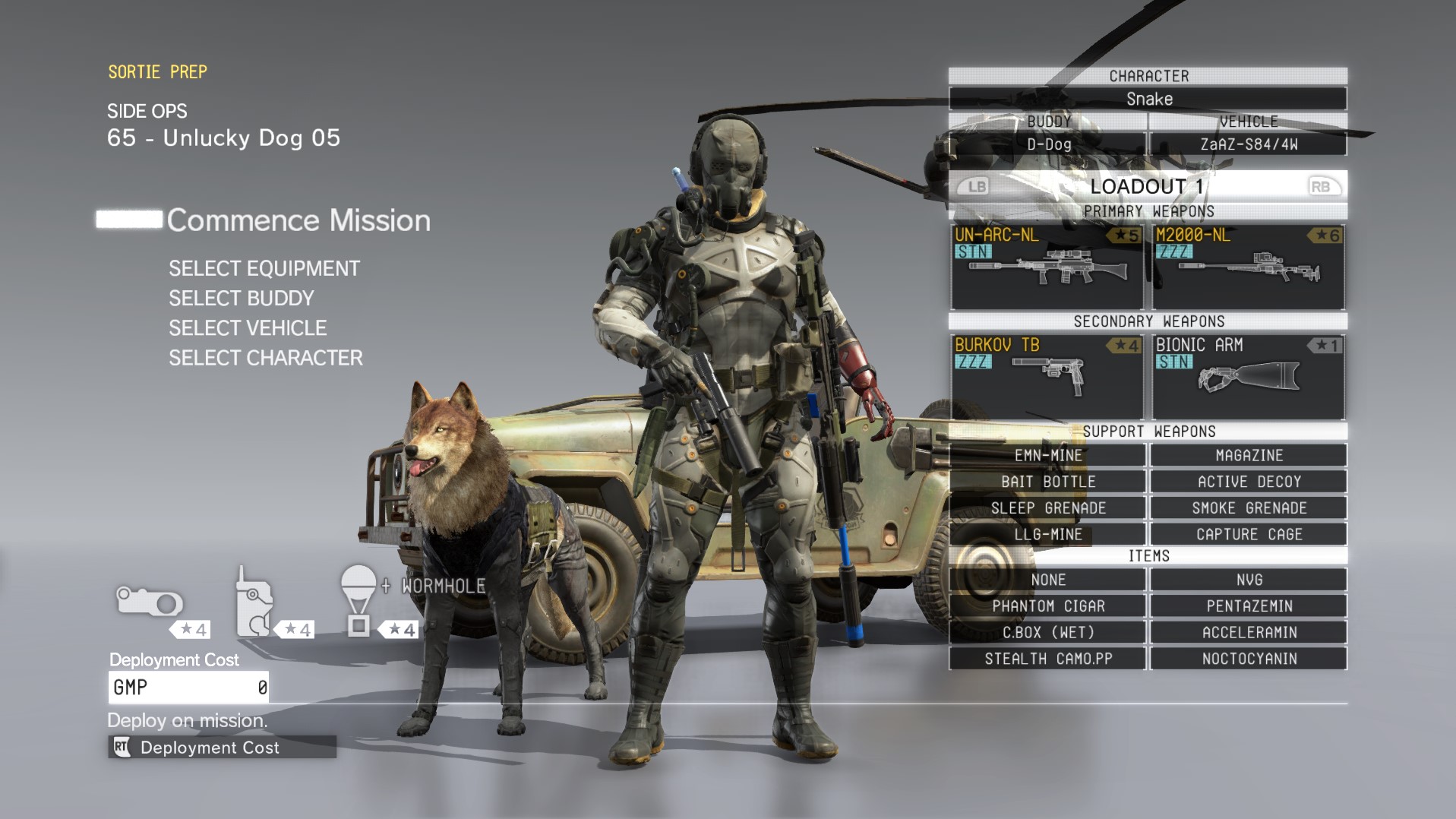This screenshot has height=819, width=1456.
Task: Click Commence Mission
Action: (297, 220)
